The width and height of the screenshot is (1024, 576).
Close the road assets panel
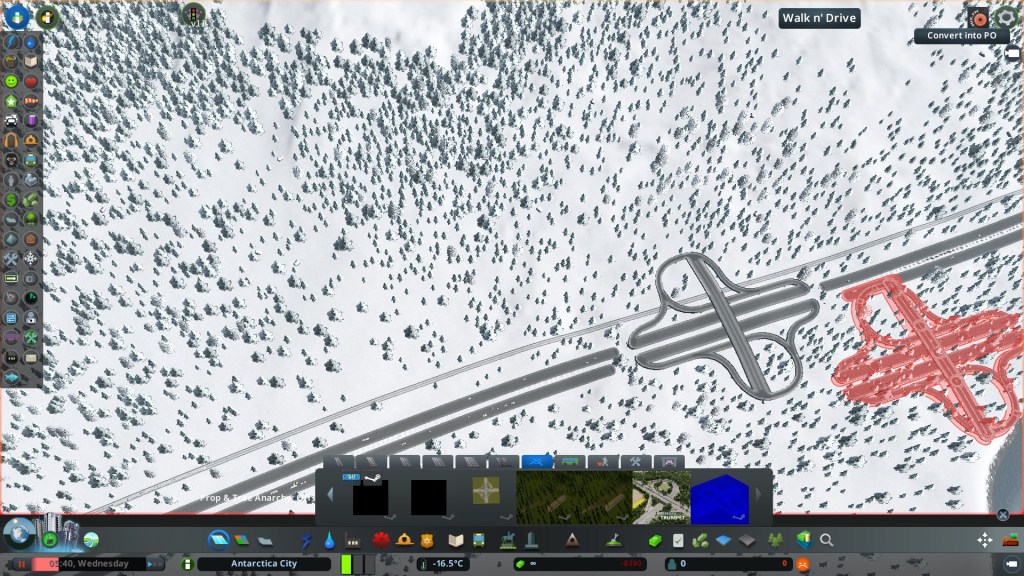coord(1003,515)
